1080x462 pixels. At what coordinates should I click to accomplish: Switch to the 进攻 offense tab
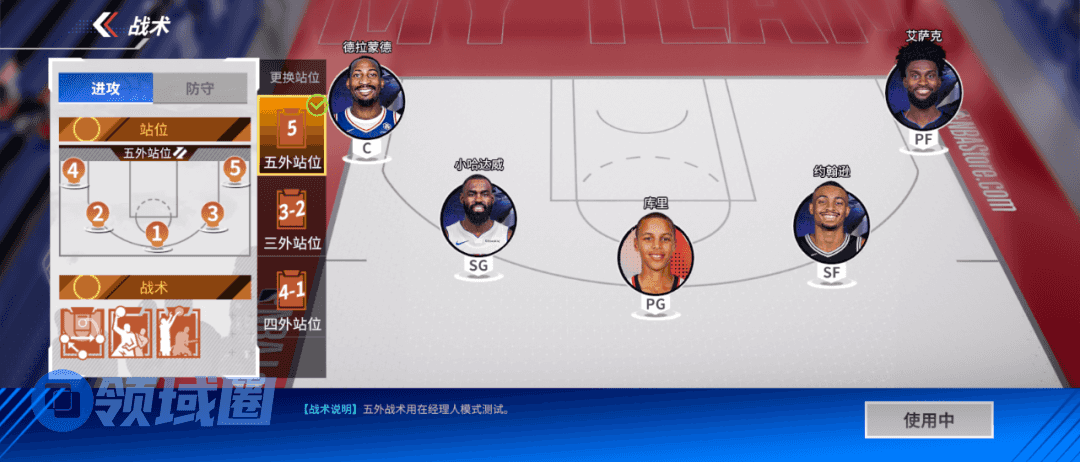106,88
